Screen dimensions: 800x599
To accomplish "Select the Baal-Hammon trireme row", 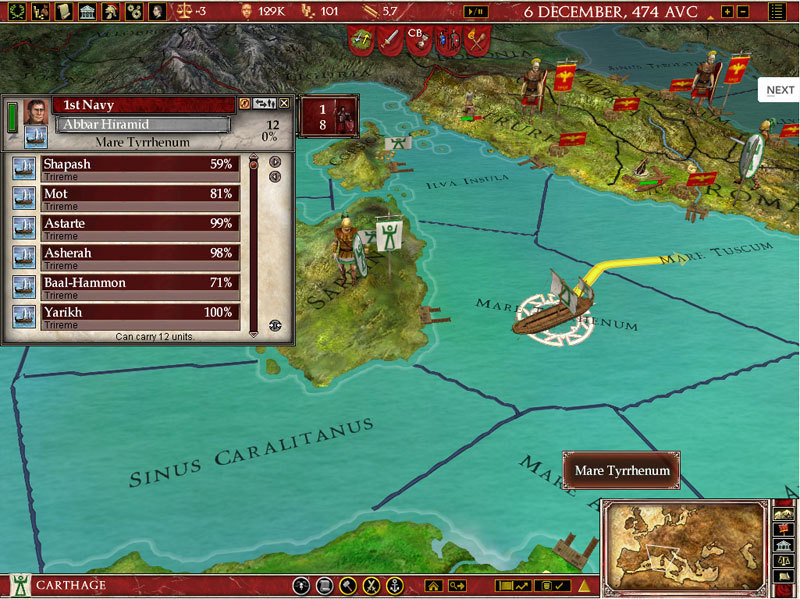I will 138,286.
